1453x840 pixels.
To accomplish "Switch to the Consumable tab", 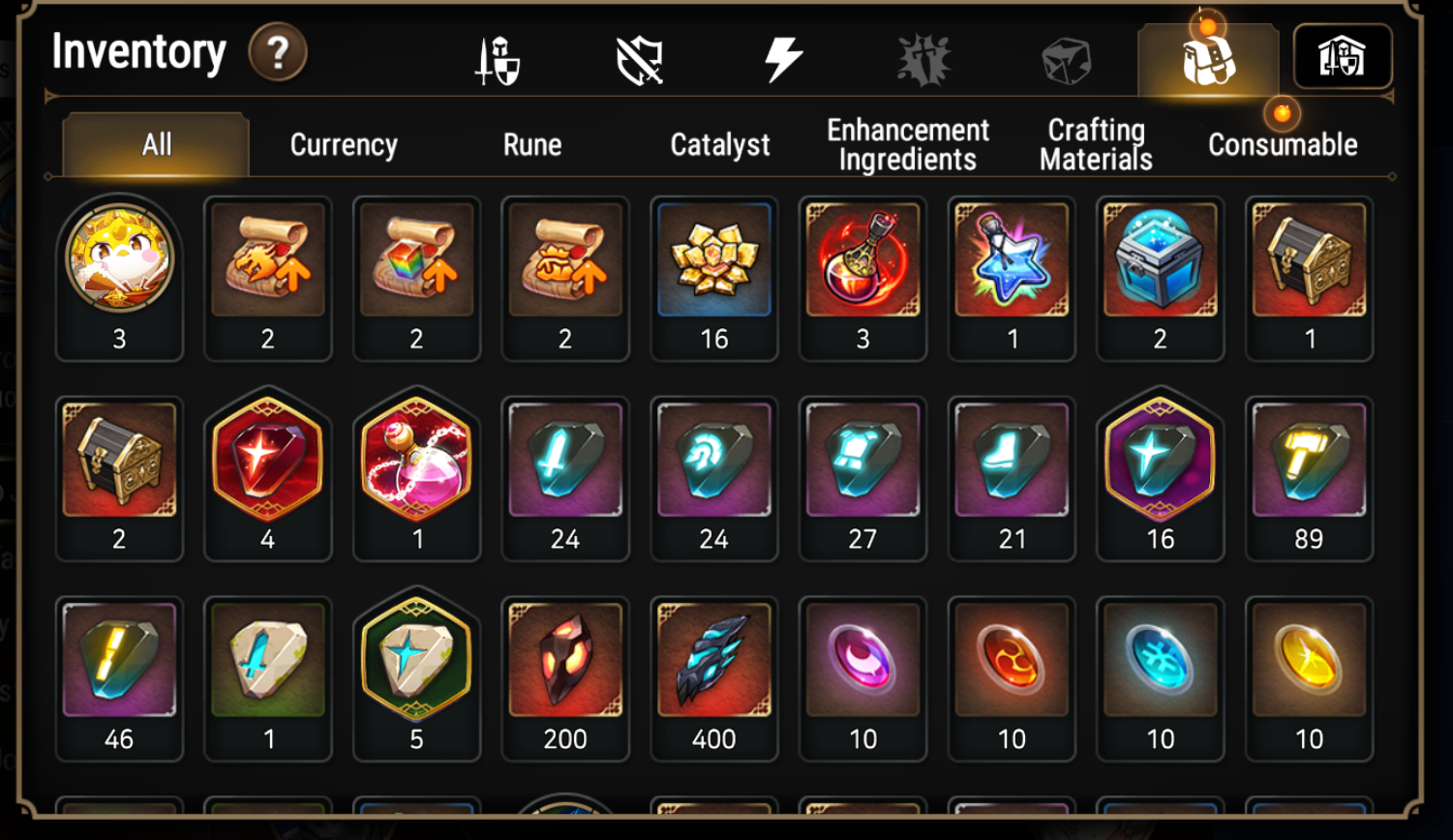I will pyautogui.click(x=1282, y=144).
